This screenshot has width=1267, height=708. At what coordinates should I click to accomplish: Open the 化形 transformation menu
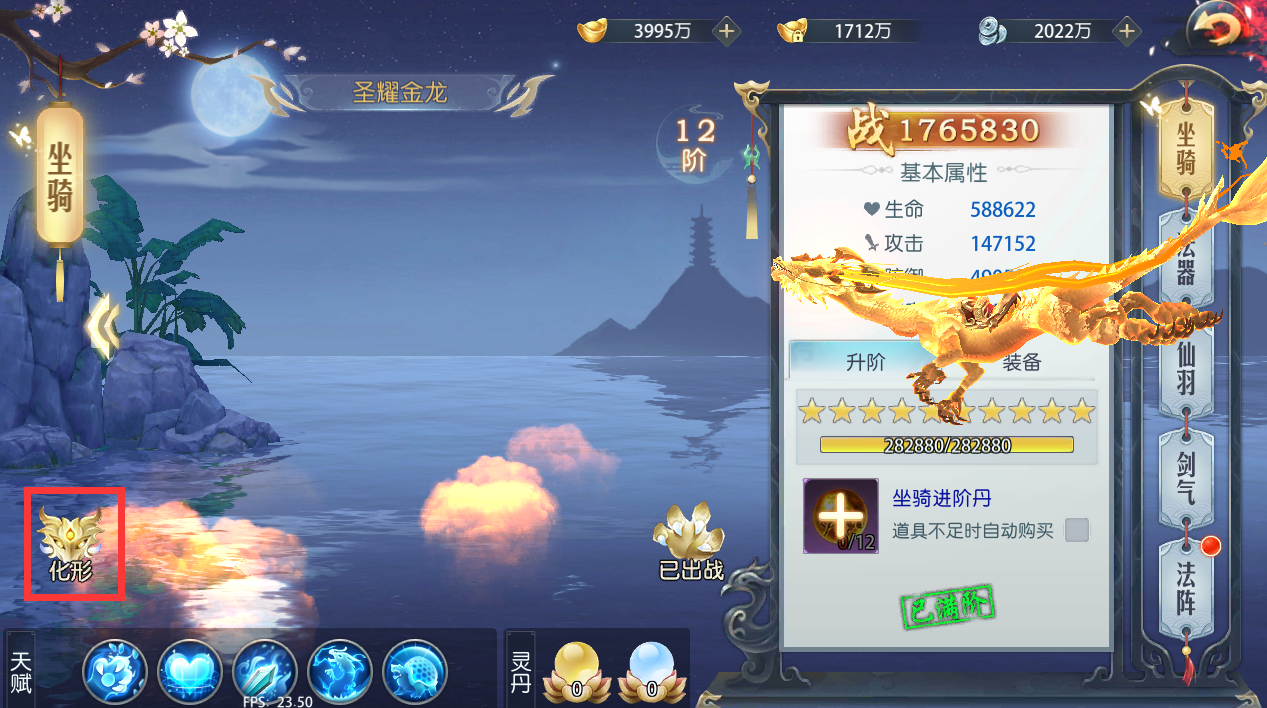click(71, 543)
